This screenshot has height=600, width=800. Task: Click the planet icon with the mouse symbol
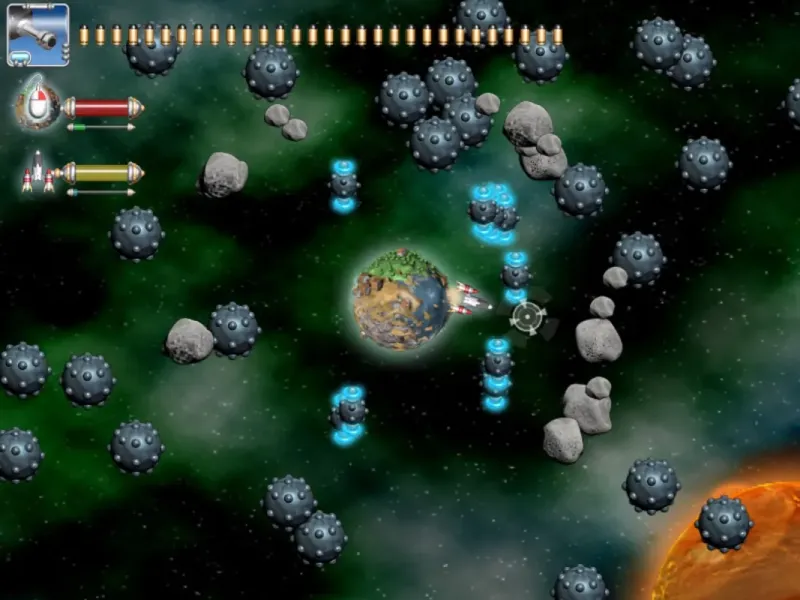(x=38, y=104)
